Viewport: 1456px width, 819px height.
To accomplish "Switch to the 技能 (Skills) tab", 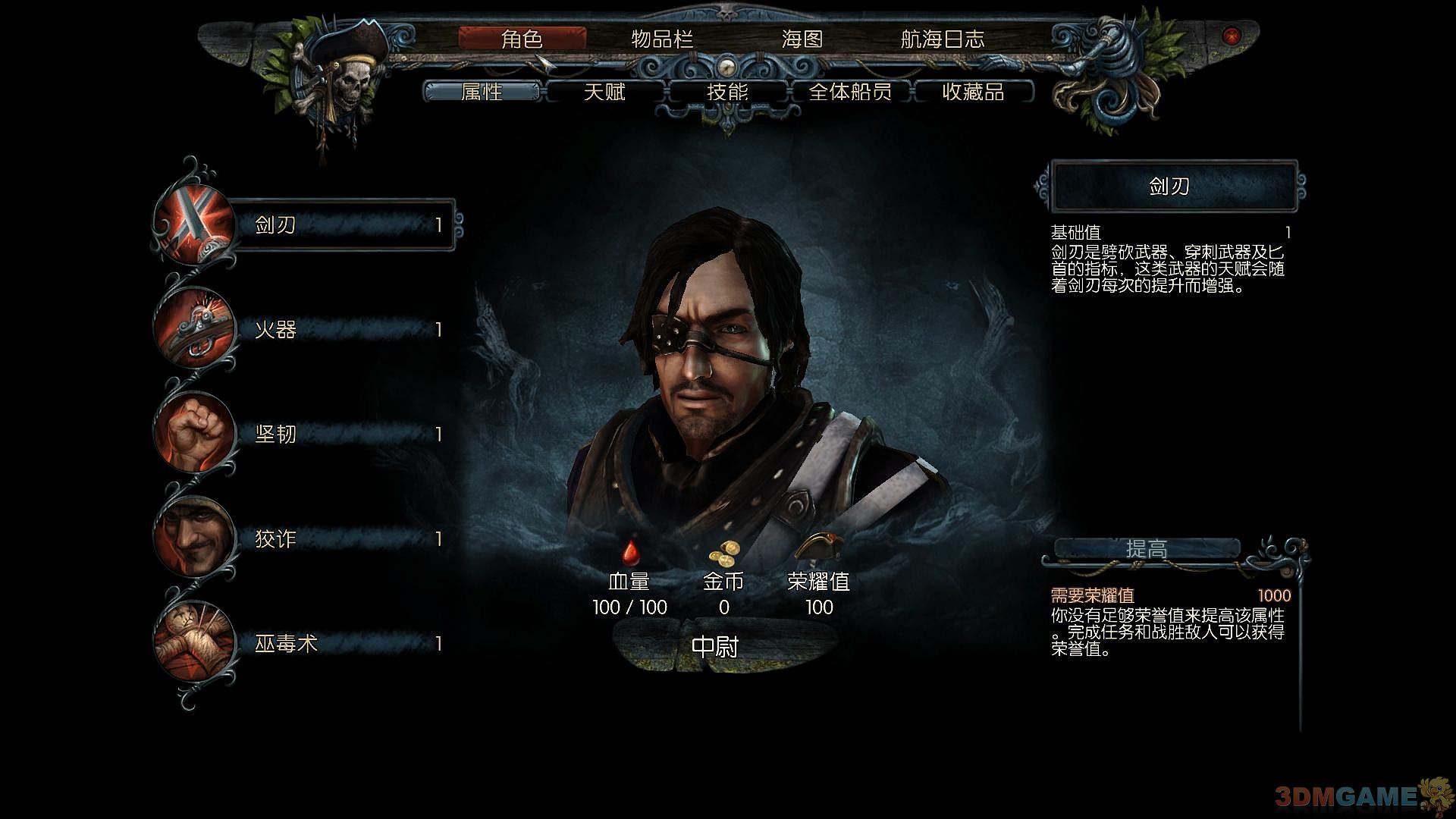I will click(726, 93).
